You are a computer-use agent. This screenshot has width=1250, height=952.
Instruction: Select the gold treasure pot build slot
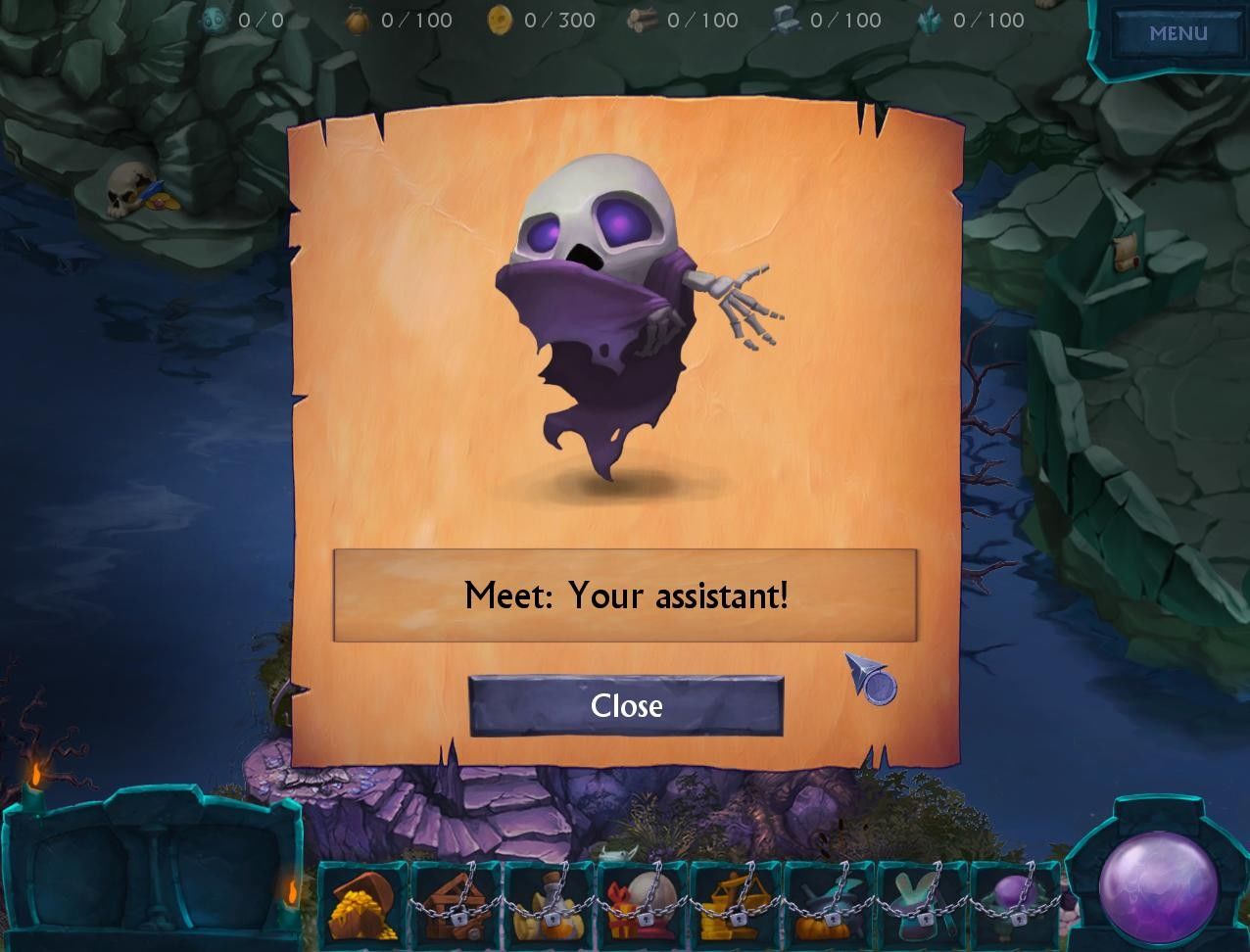pos(362,904)
